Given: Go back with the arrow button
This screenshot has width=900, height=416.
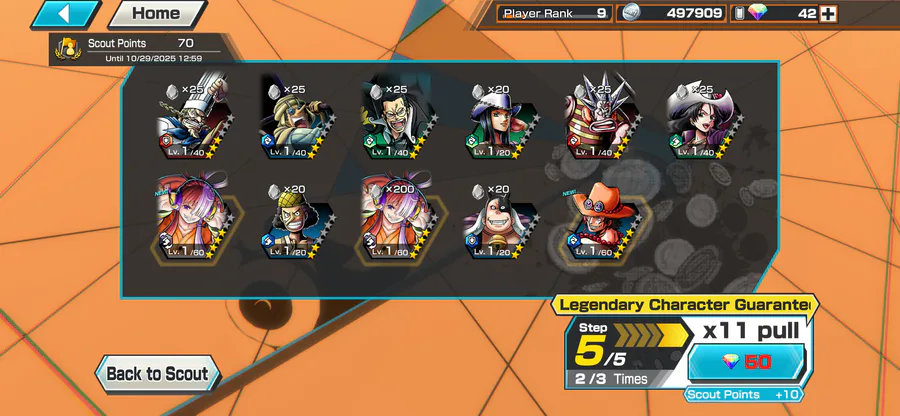Looking at the screenshot, I should [66, 14].
